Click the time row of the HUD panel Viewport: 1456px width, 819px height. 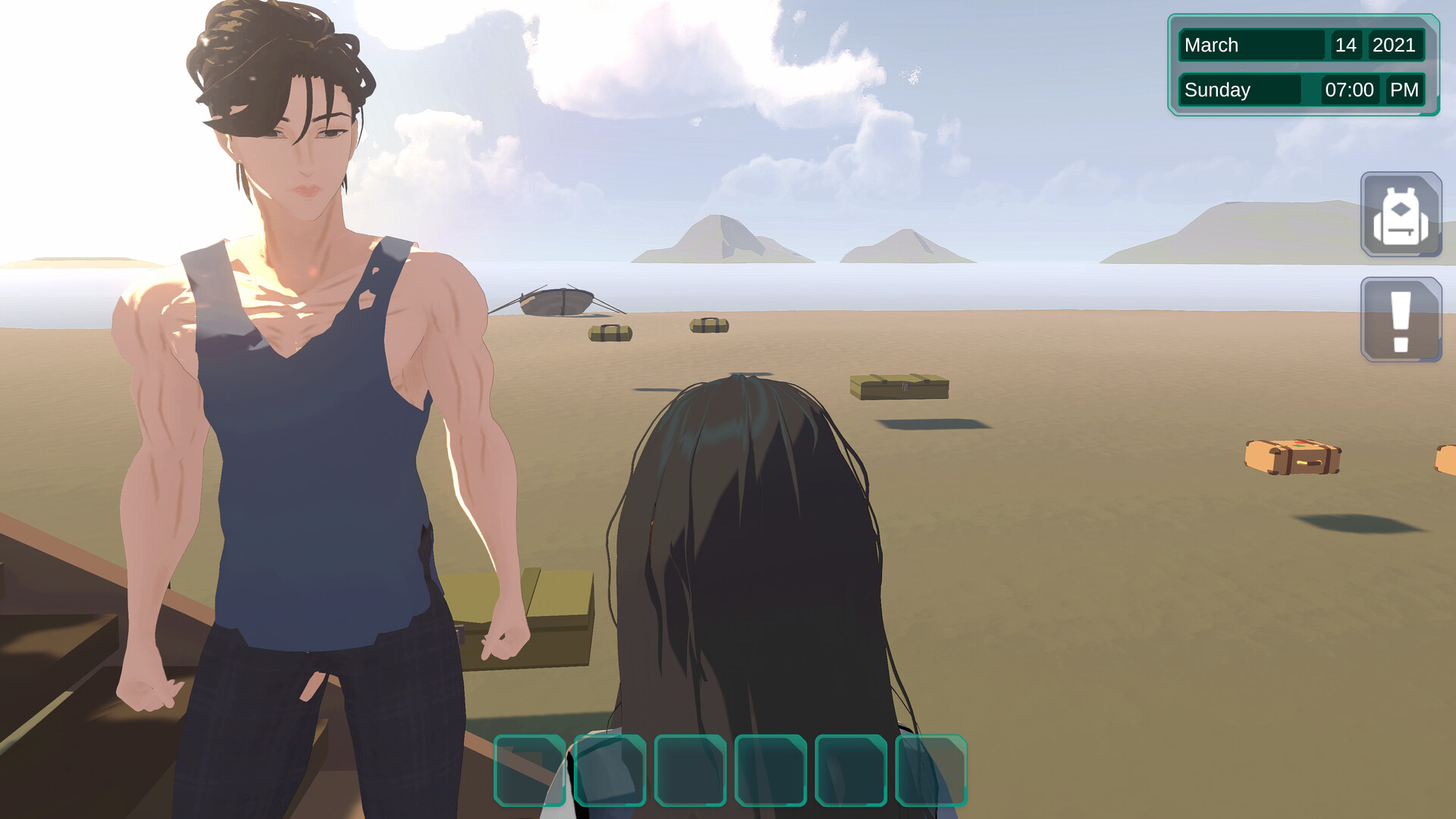tap(1301, 89)
